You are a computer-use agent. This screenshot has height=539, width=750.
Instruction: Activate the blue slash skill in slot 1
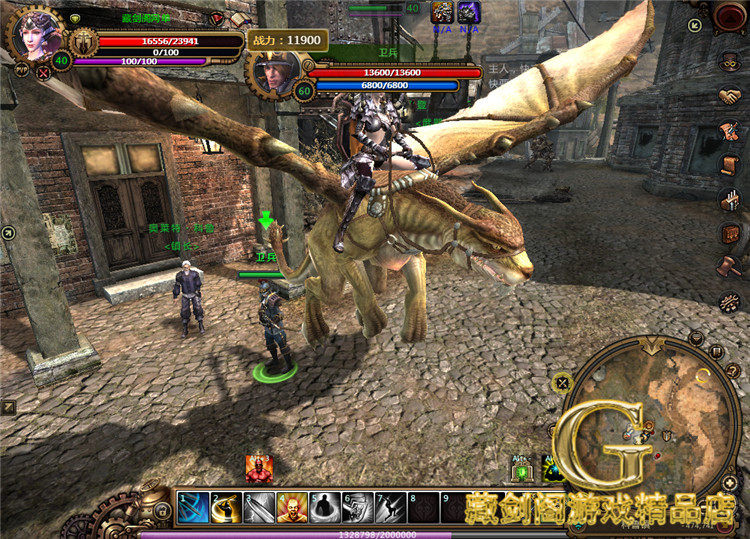[193, 507]
